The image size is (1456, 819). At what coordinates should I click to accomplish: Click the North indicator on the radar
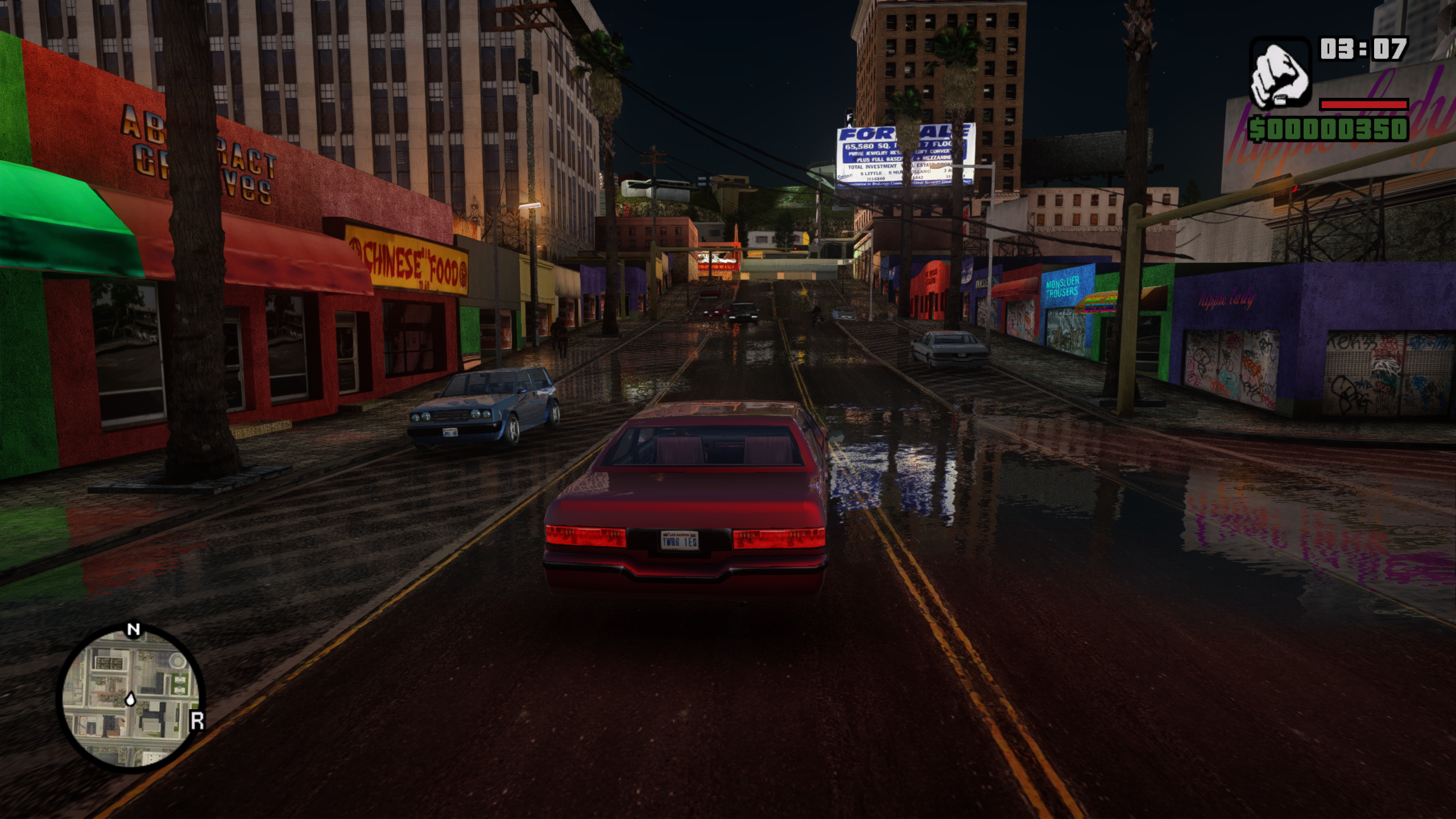coord(133,630)
